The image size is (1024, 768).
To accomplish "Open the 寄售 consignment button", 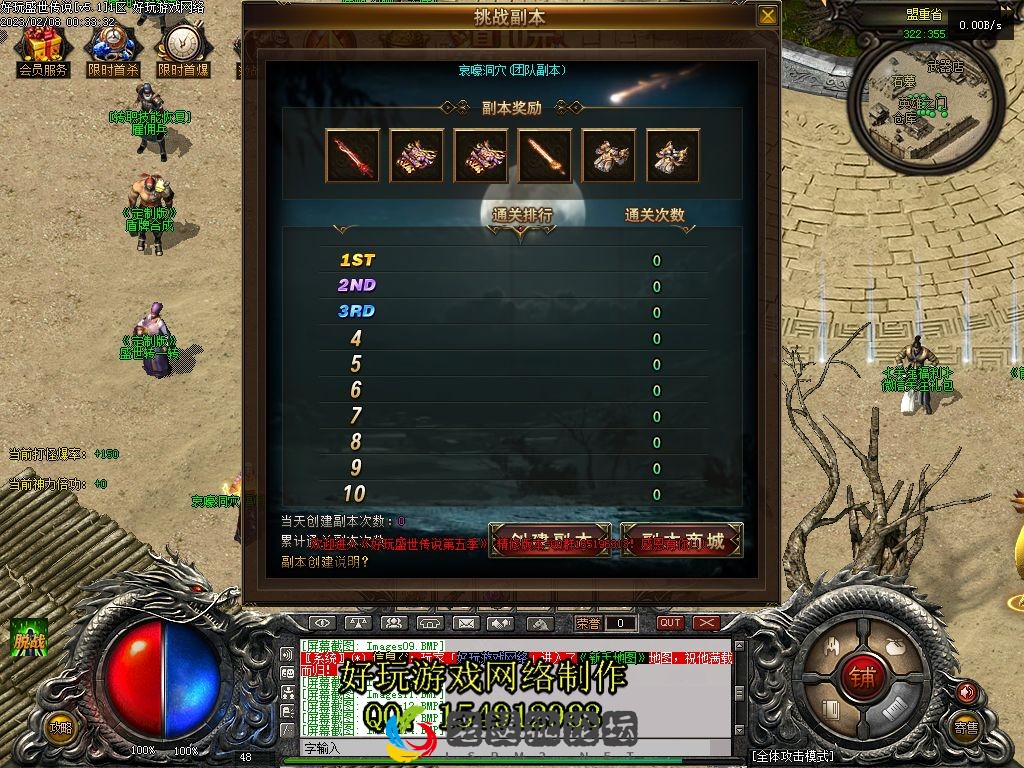I will [x=965, y=728].
